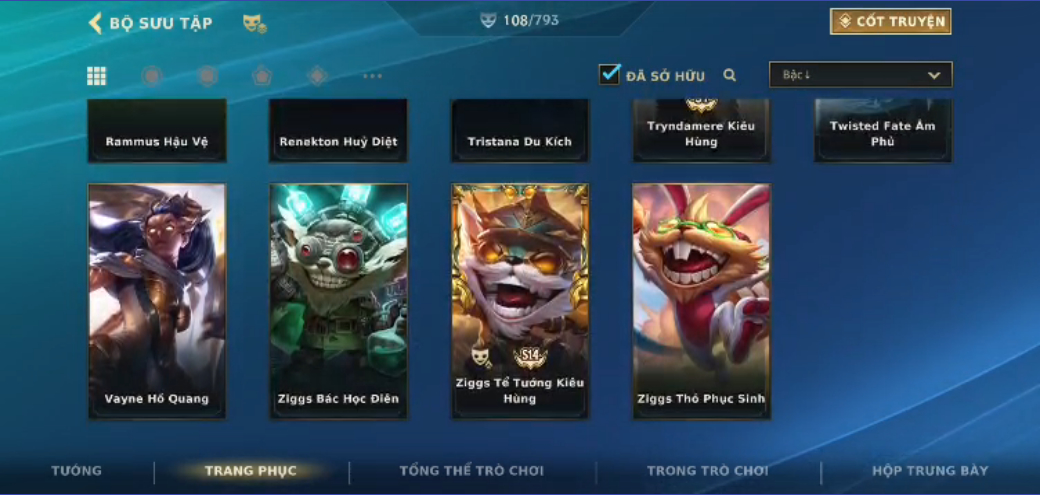Viewport: 1040px width, 495px height.
Task: Open the Tổng Thể Trò Chơi tab
Action: click(x=471, y=471)
